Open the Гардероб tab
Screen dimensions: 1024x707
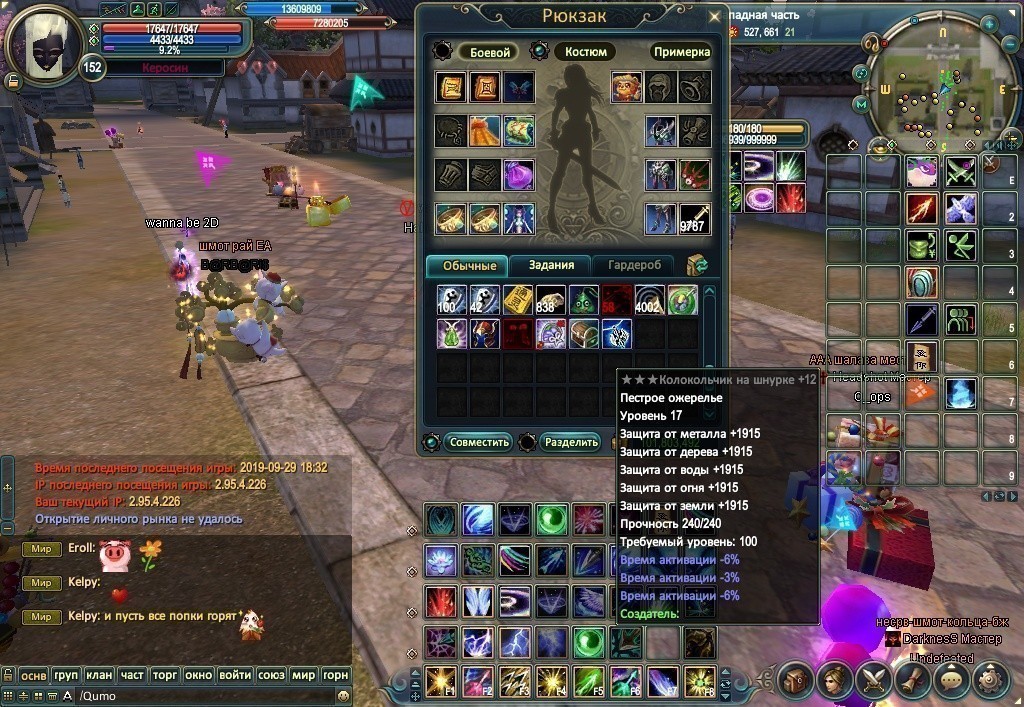pyautogui.click(x=634, y=265)
